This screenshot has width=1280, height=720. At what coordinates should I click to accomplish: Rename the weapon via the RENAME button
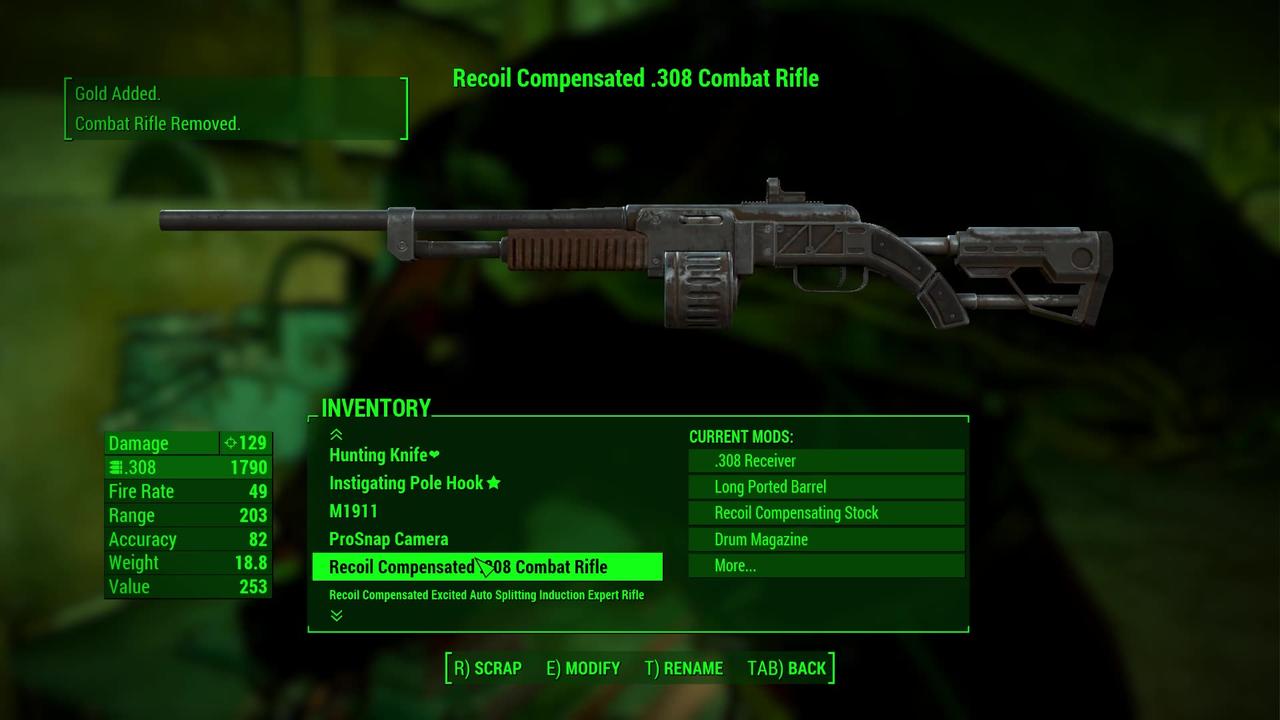click(x=684, y=668)
